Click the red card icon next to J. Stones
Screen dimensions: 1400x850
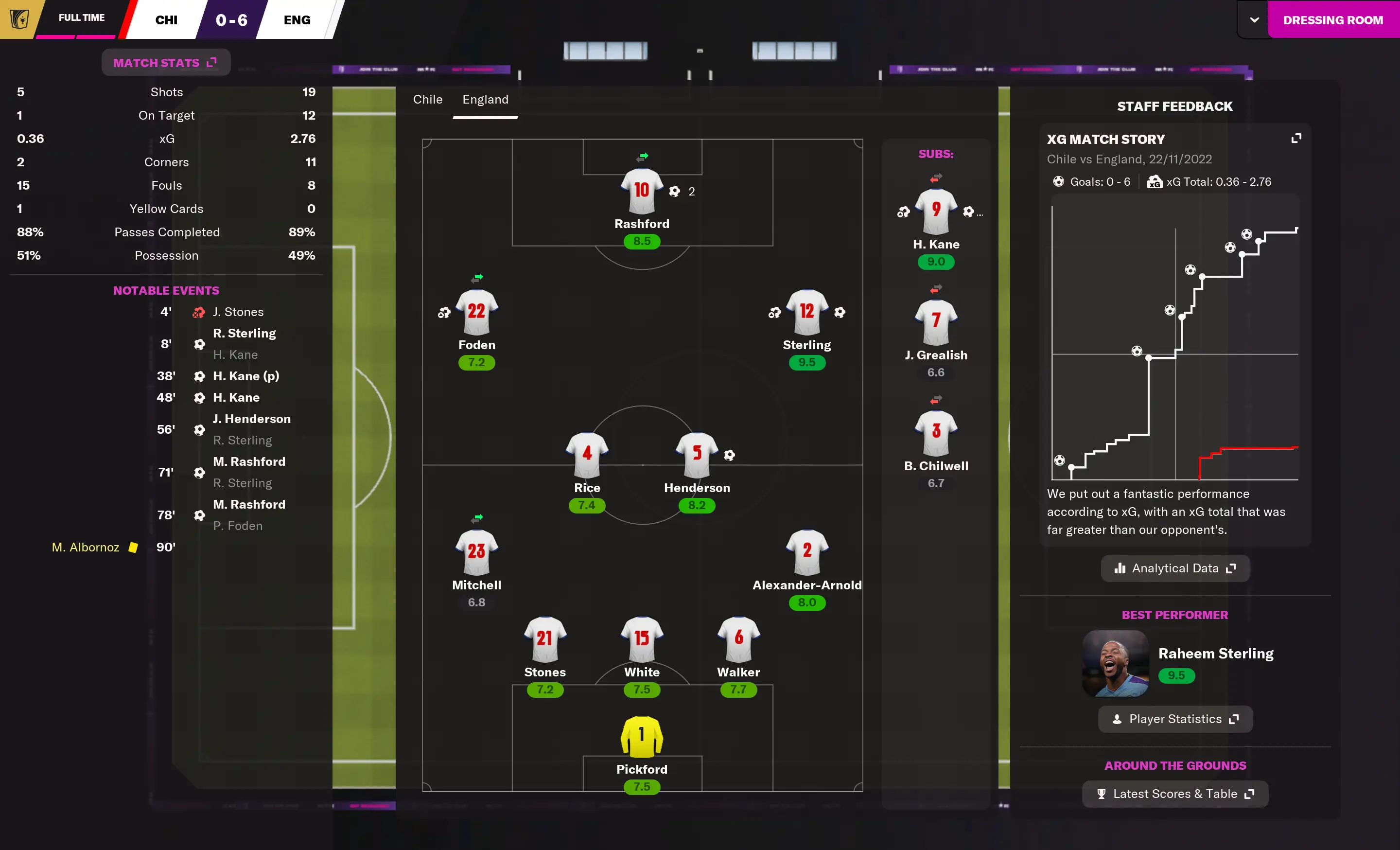pyautogui.click(x=198, y=312)
